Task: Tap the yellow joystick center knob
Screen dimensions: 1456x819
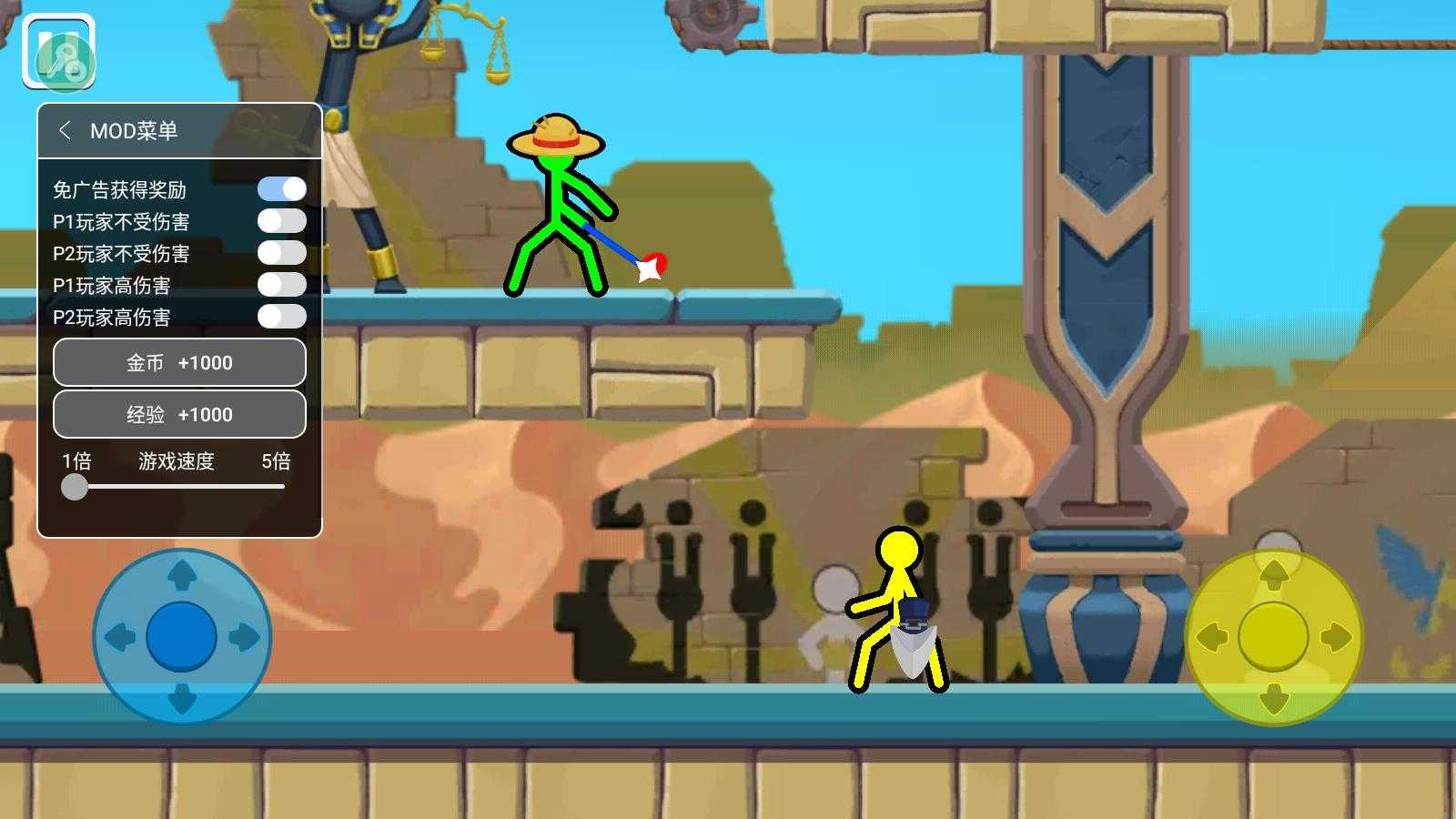Action: (1273, 636)
